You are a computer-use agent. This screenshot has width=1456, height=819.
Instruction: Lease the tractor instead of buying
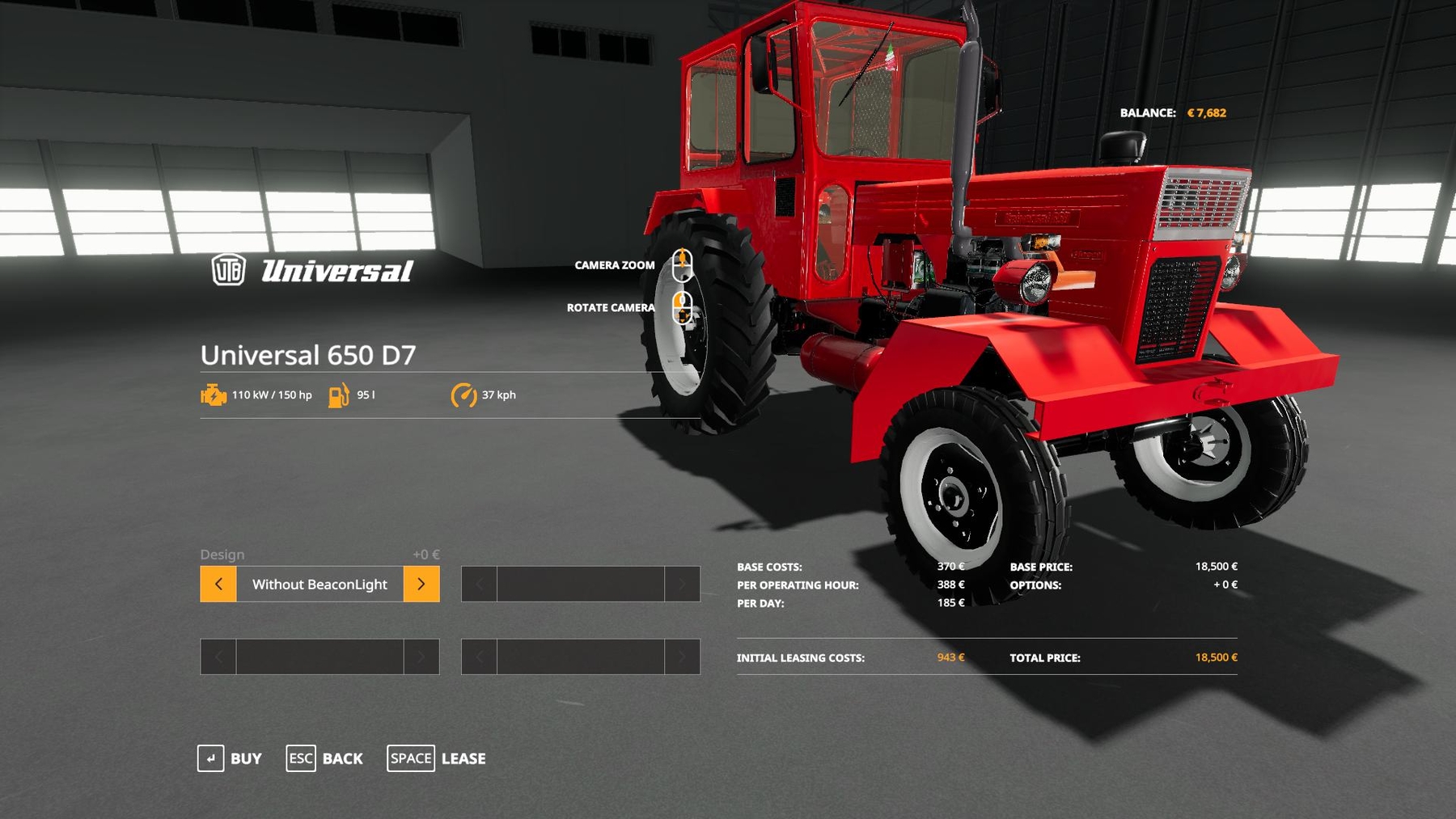[x=437, y=758]
